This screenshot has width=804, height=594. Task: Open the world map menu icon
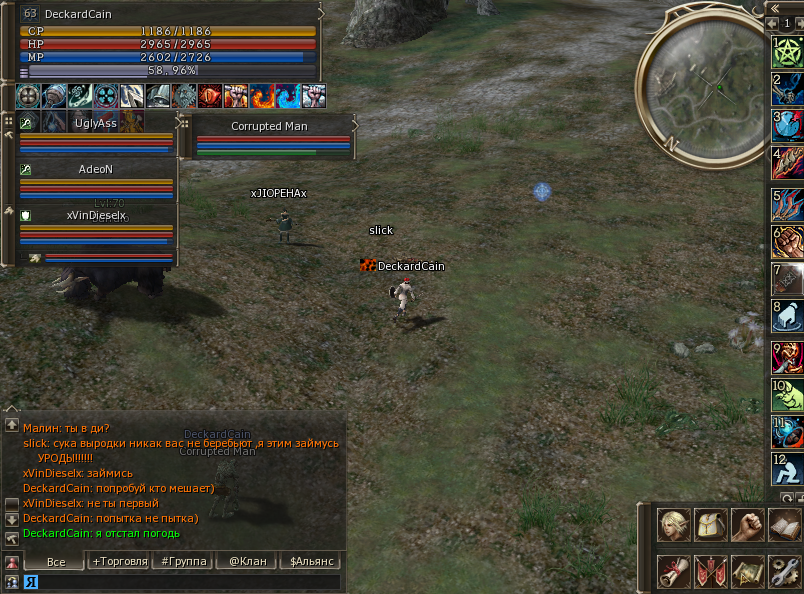747,571
